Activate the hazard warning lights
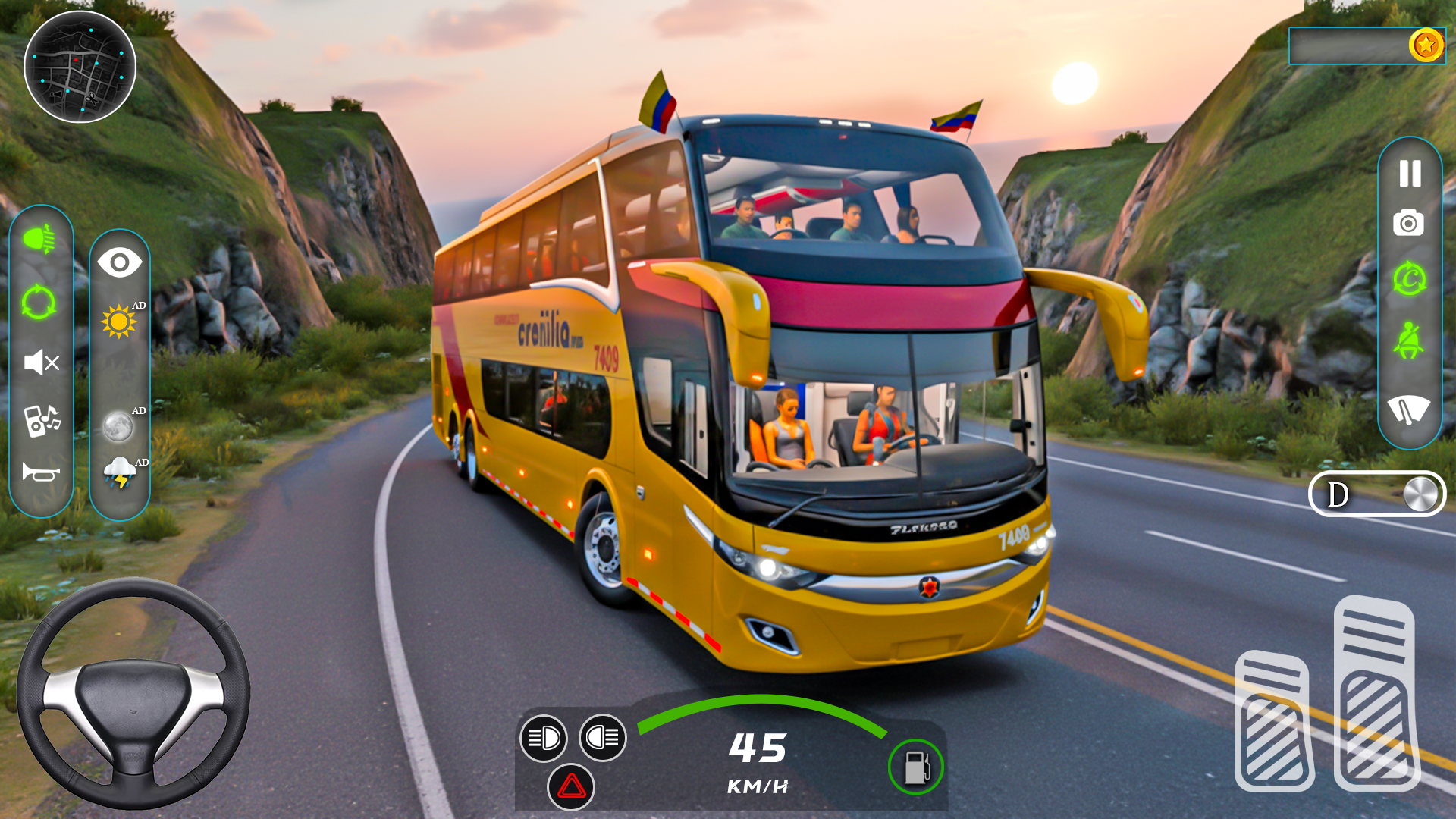 (x=573, y=786)
